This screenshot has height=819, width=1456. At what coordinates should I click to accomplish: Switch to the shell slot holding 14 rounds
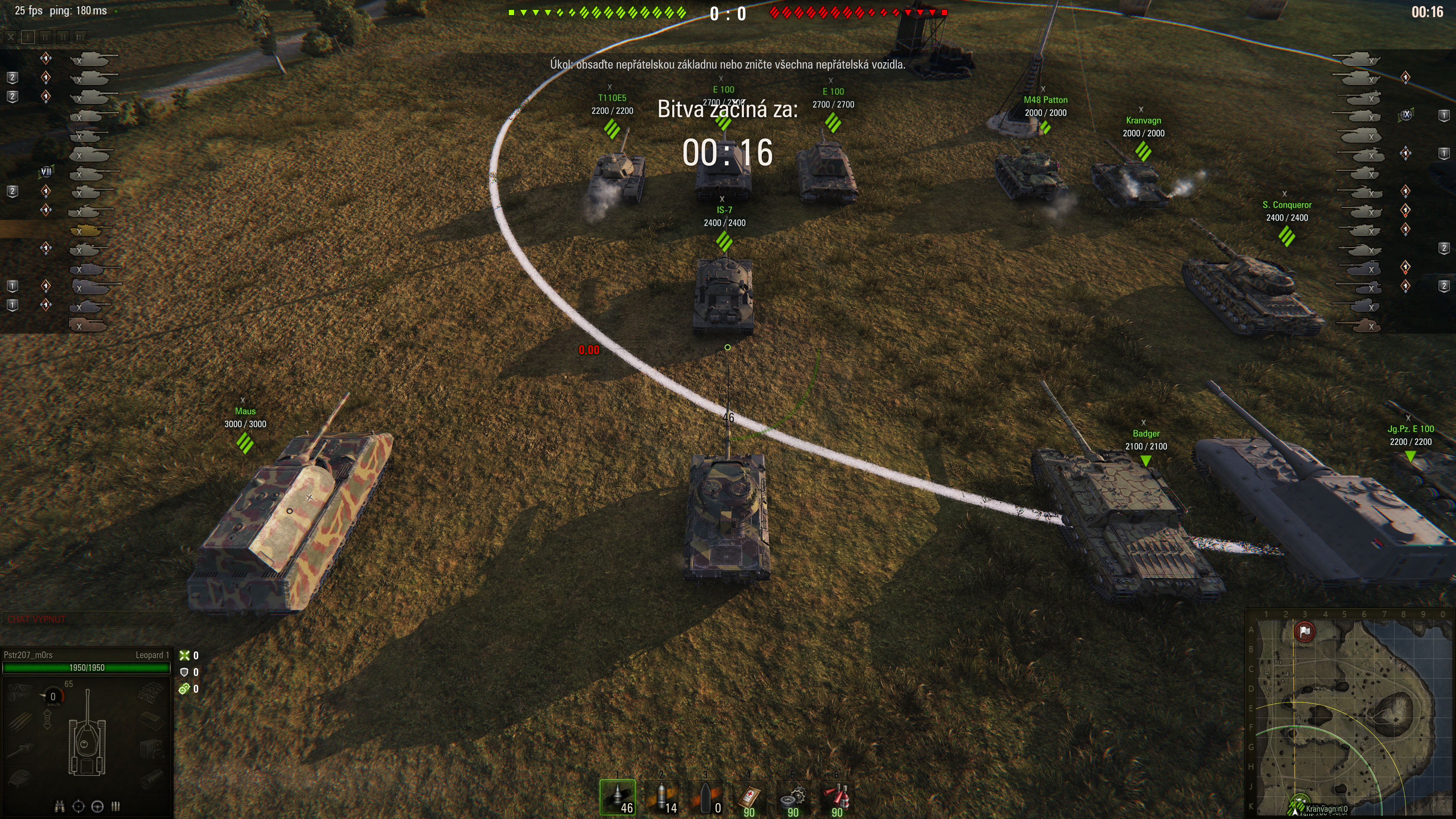(x=661, y=797)
